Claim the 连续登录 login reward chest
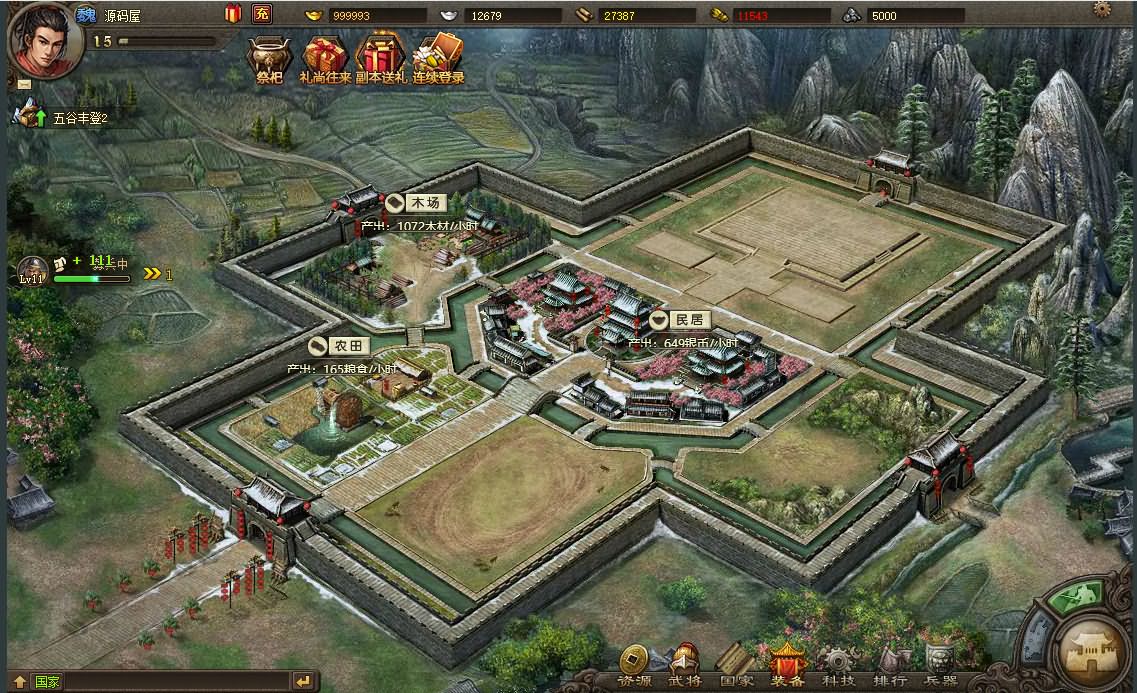1137x693 pixels. (438, 58)
